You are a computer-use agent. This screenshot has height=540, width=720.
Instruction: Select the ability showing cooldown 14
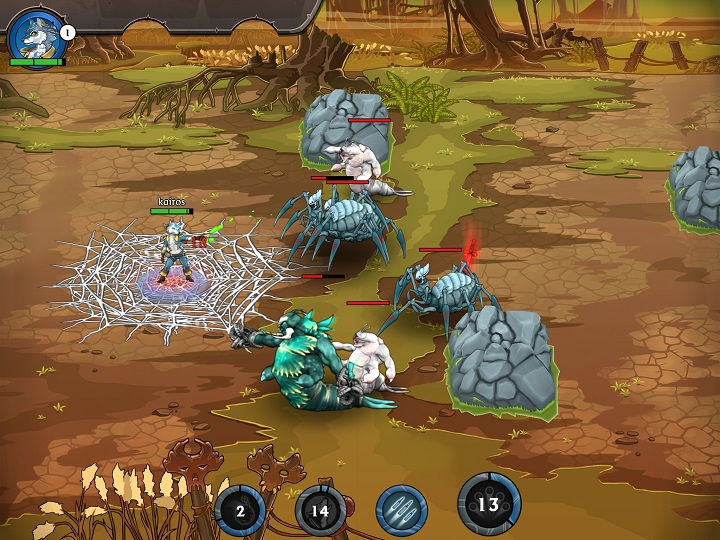pos(320,510)
